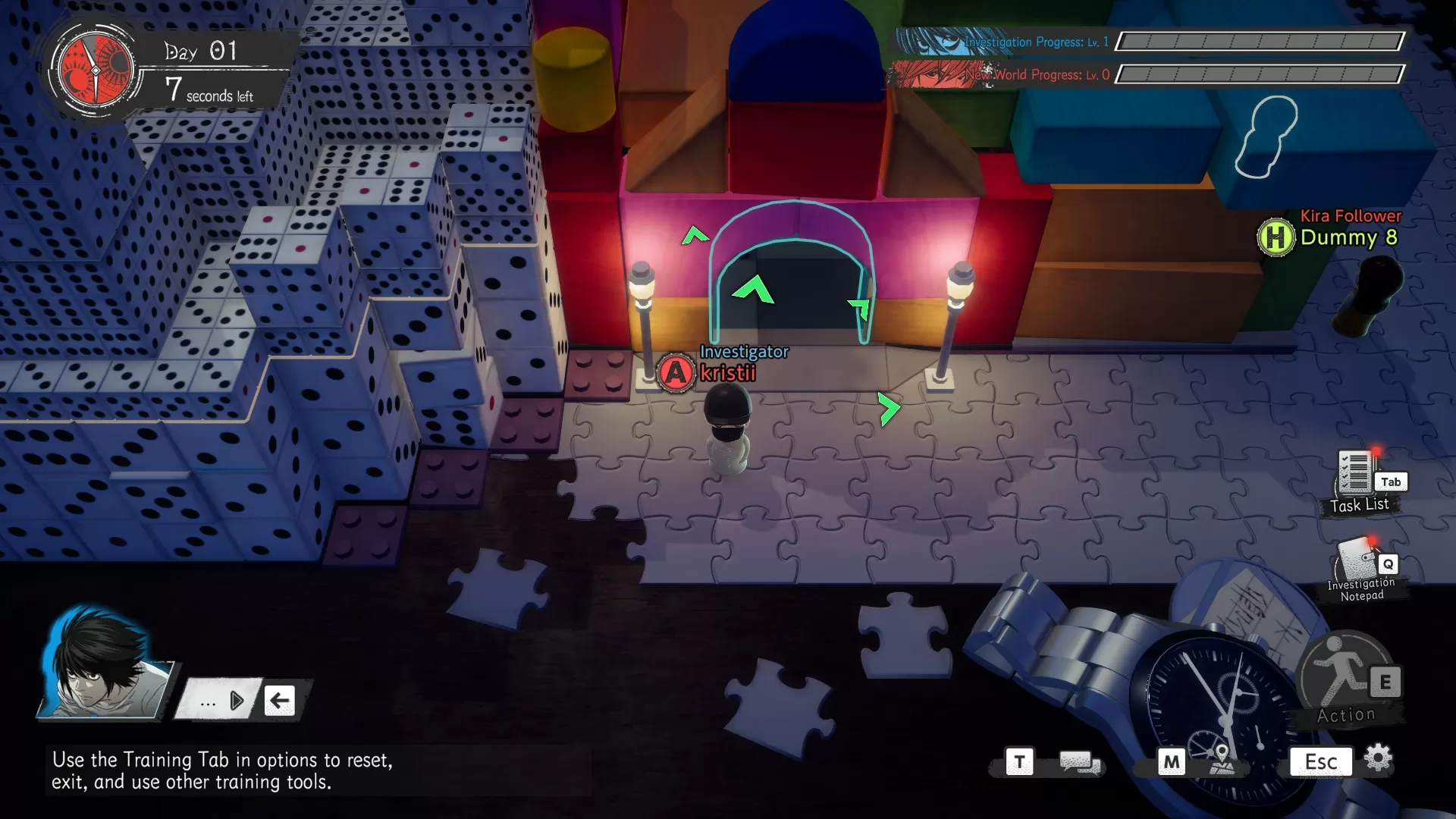Select the left-arrow button beside the dialogue

tap(280, 701)
